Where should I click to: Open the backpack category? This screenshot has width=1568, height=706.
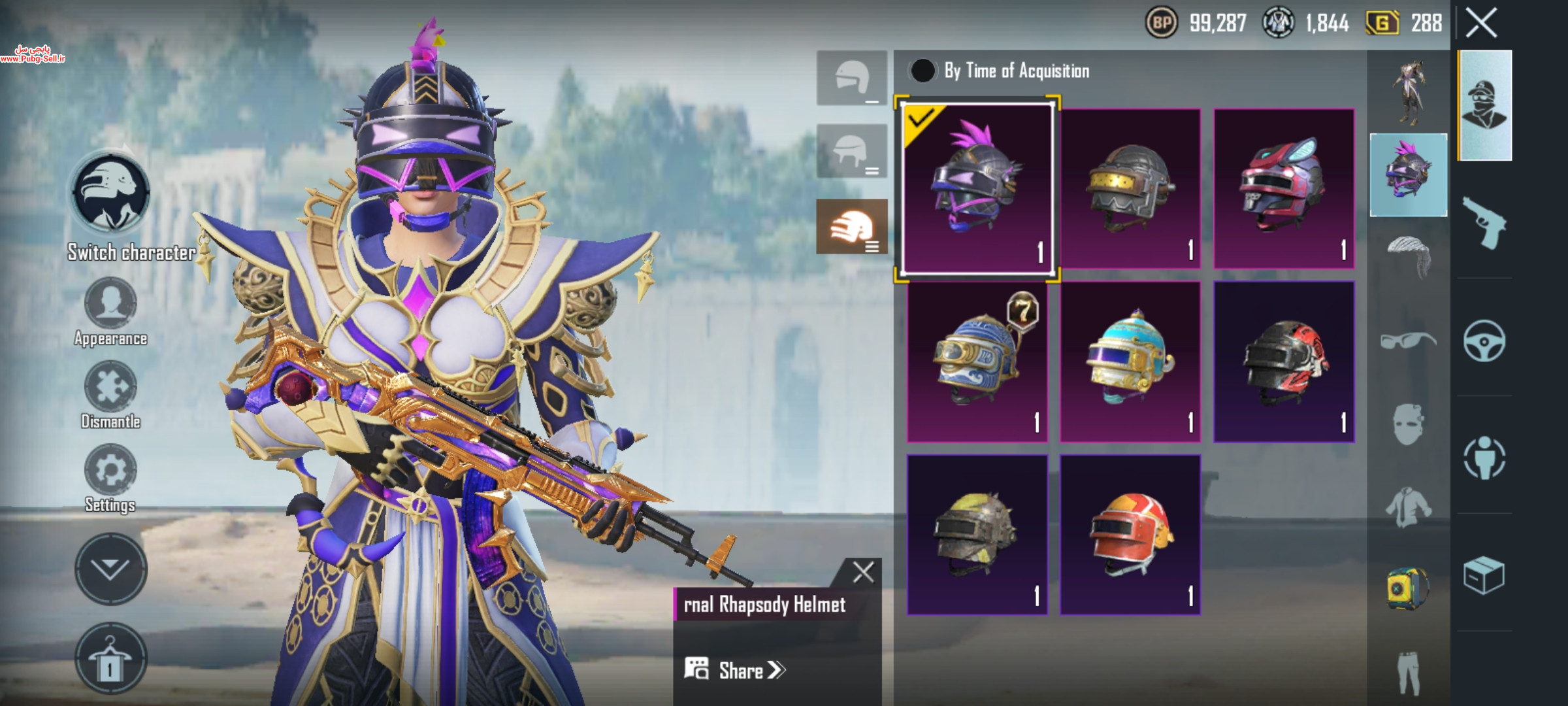click(x=1408, y=588)
